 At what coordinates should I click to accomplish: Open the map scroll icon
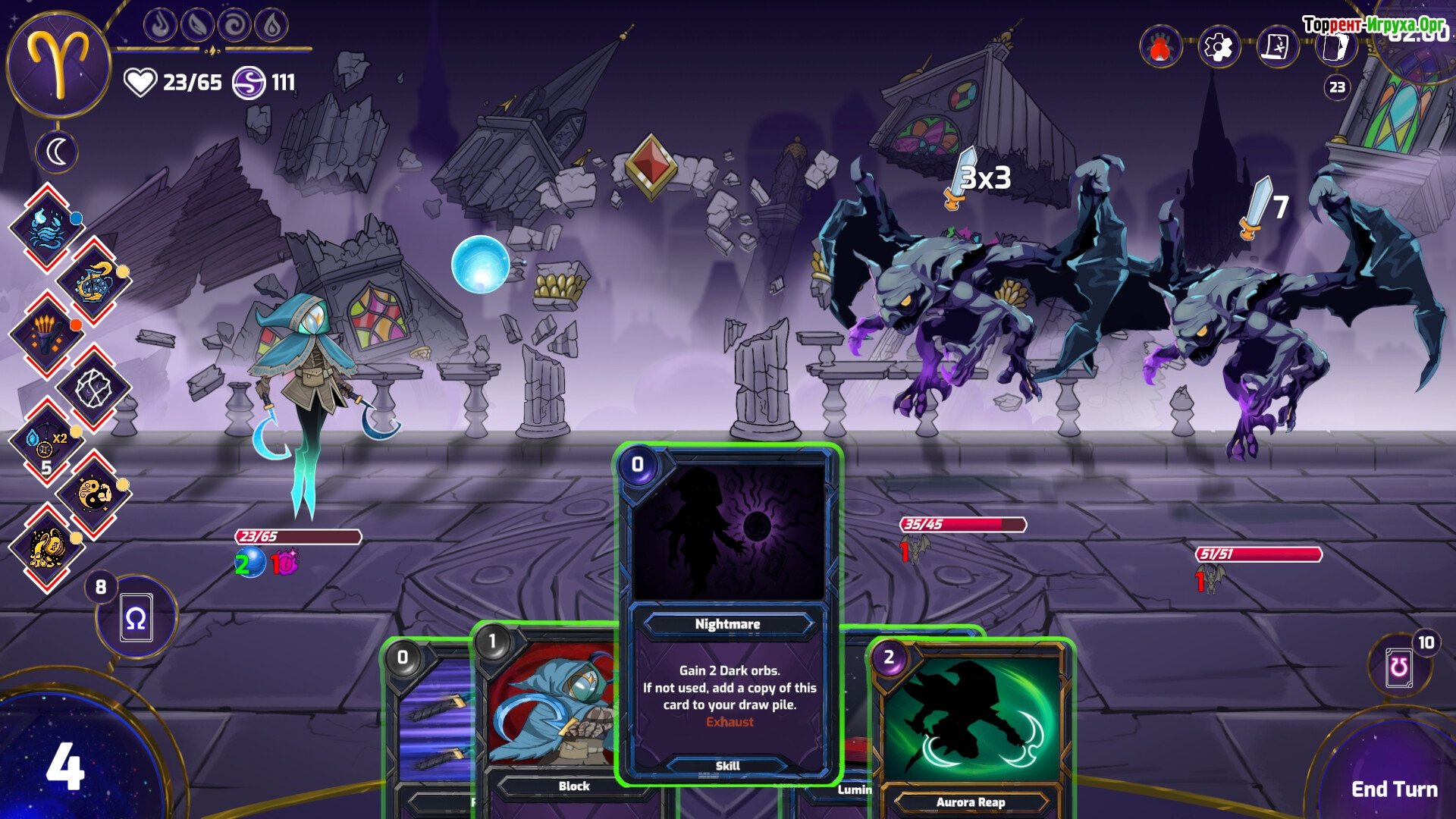click(1277, 47)
